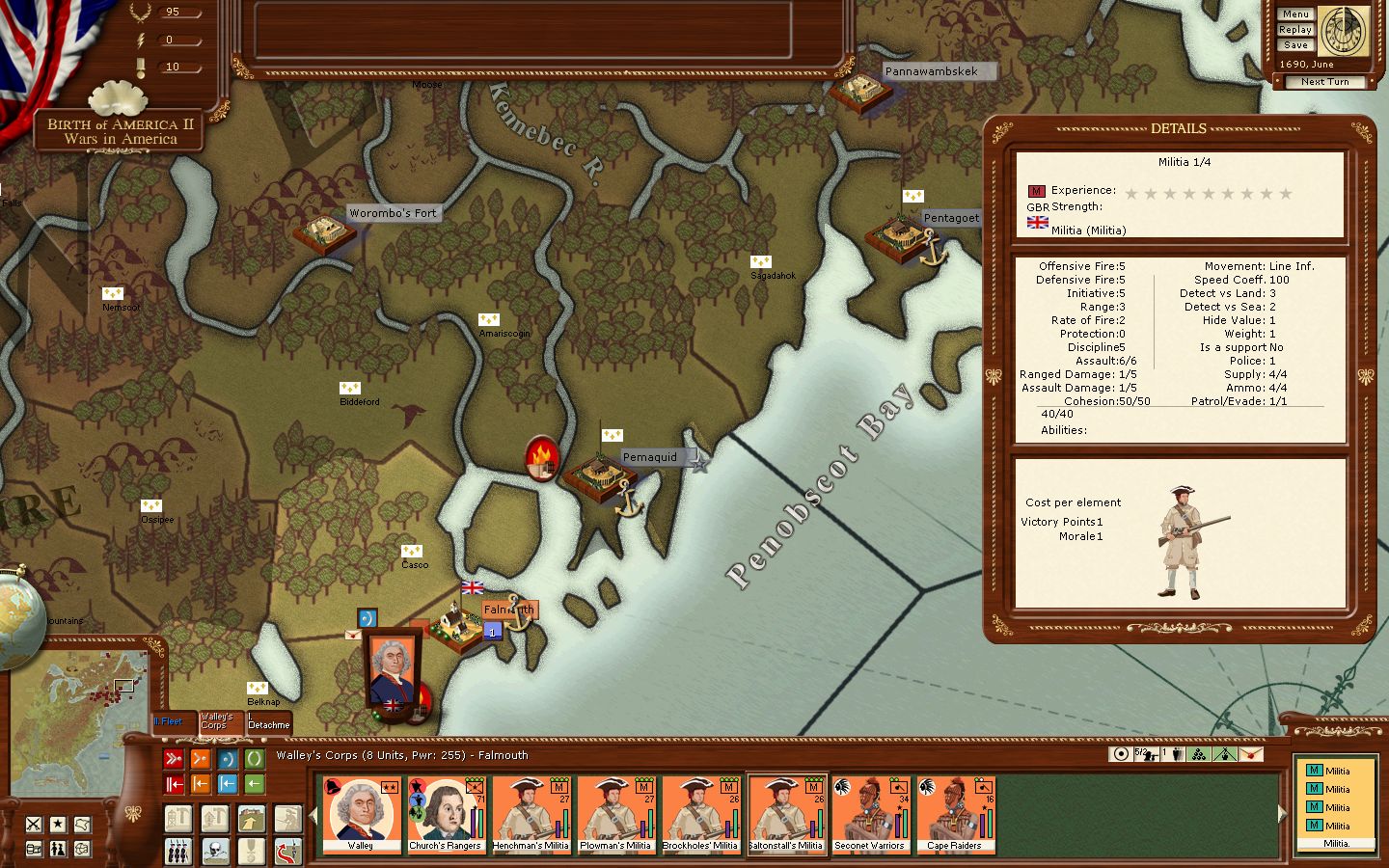The width and height of the screenshot is (1389, 868).
Task: Choose Church's Rangers unit card
Action: tap(445, 815)
